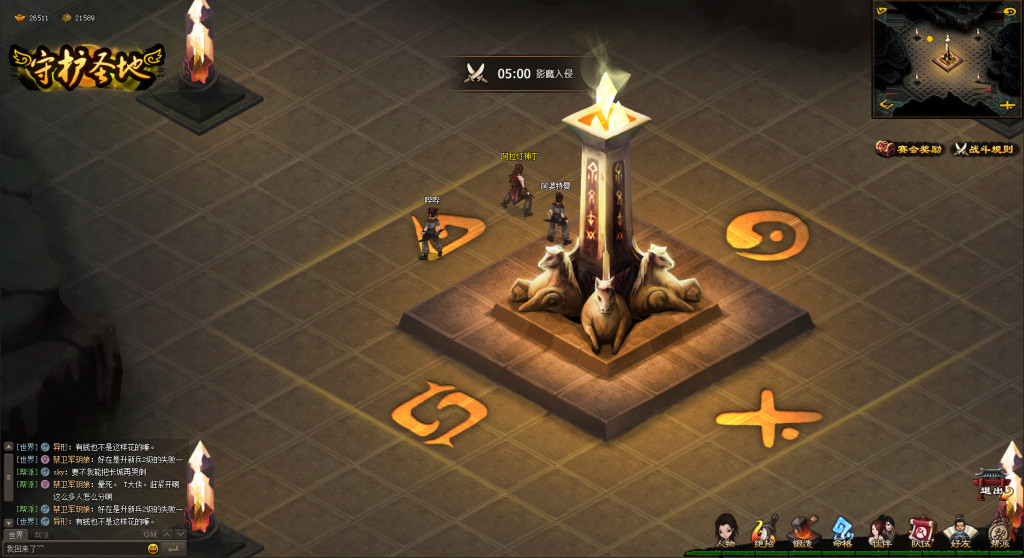Open the 命格 fate panel
Screen dimensions: 1024x558
coord(842,531)
